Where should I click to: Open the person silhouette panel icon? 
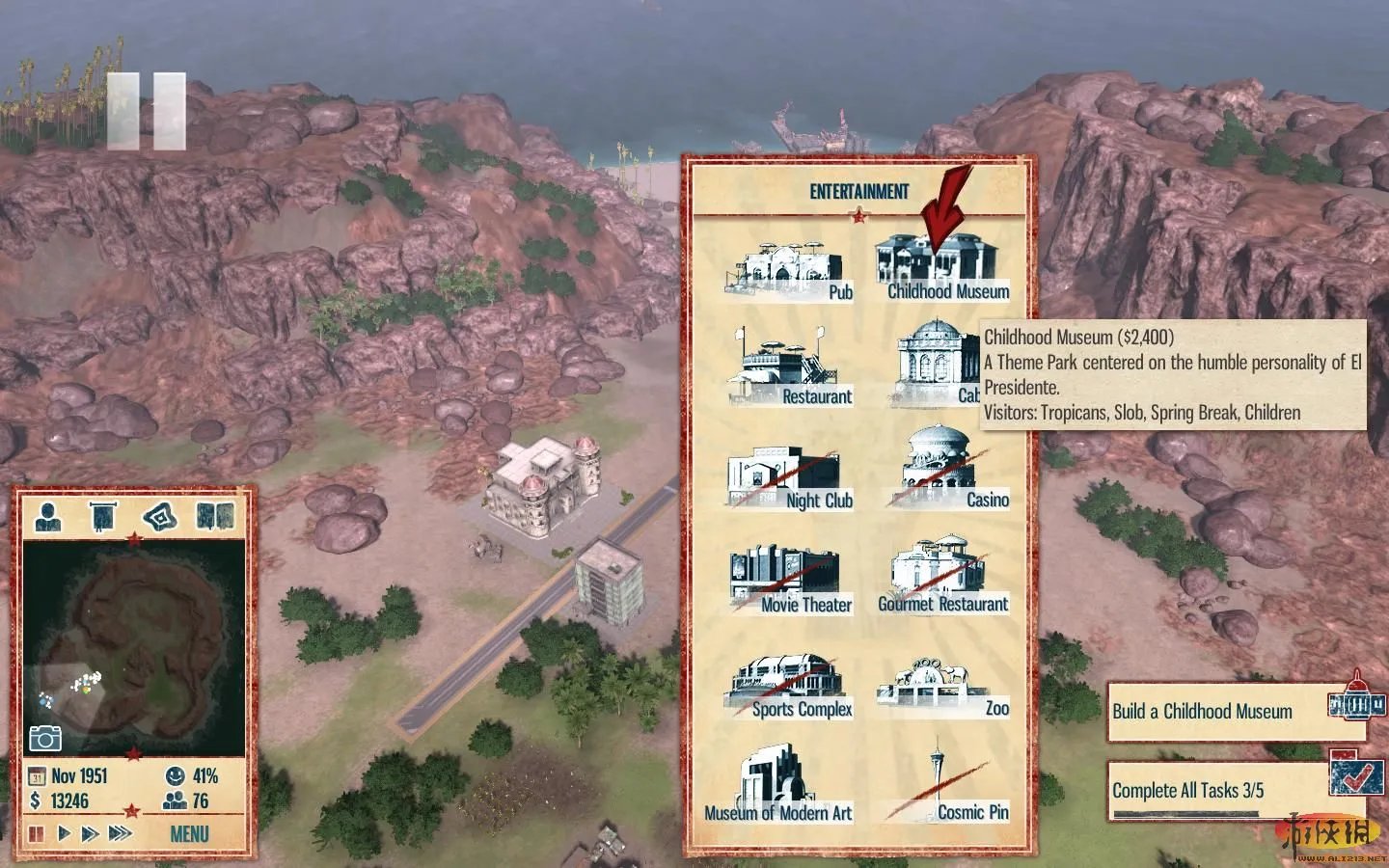pos(47,517)
